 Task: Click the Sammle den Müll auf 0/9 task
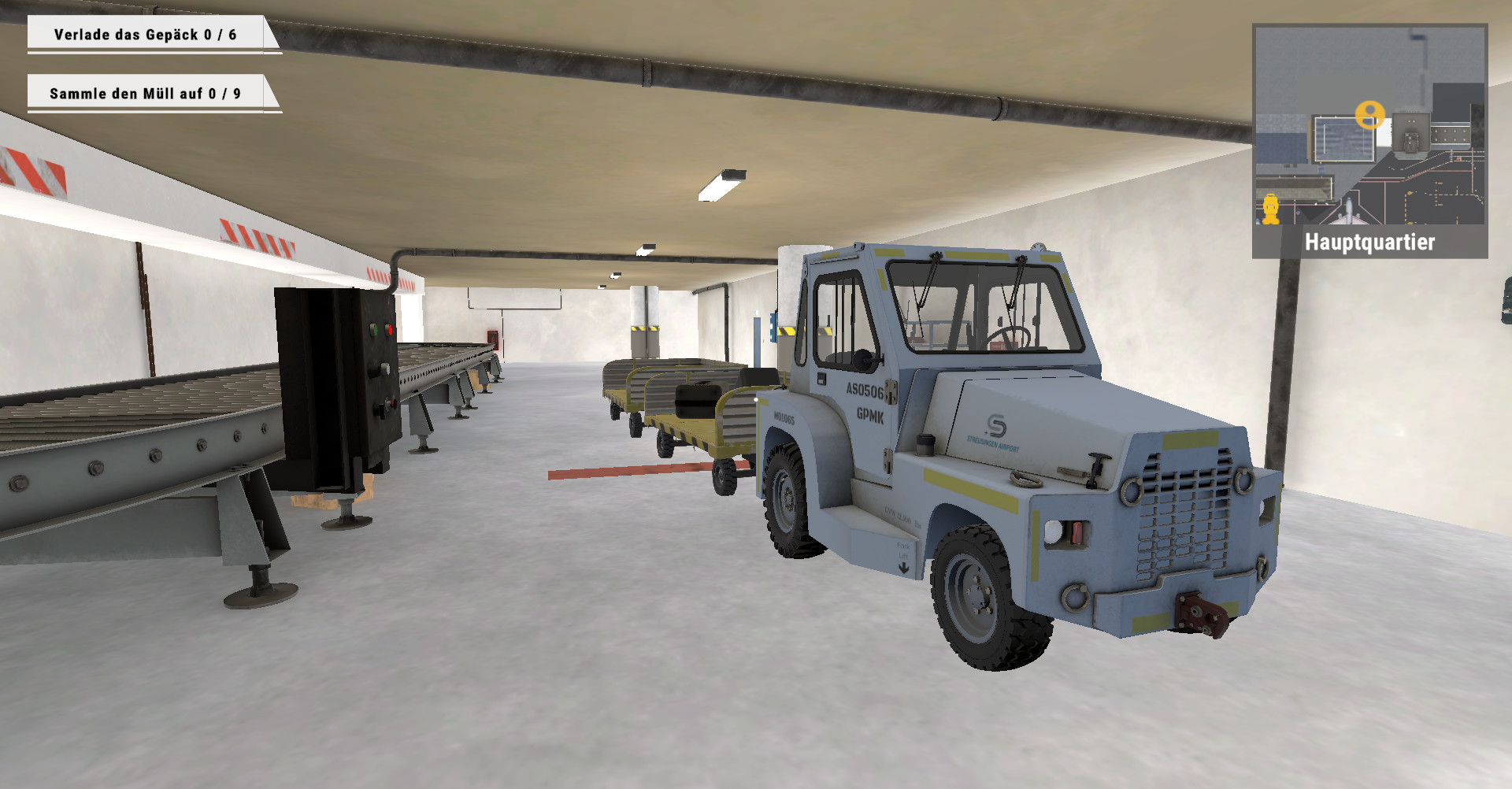[x=147, y=92]
